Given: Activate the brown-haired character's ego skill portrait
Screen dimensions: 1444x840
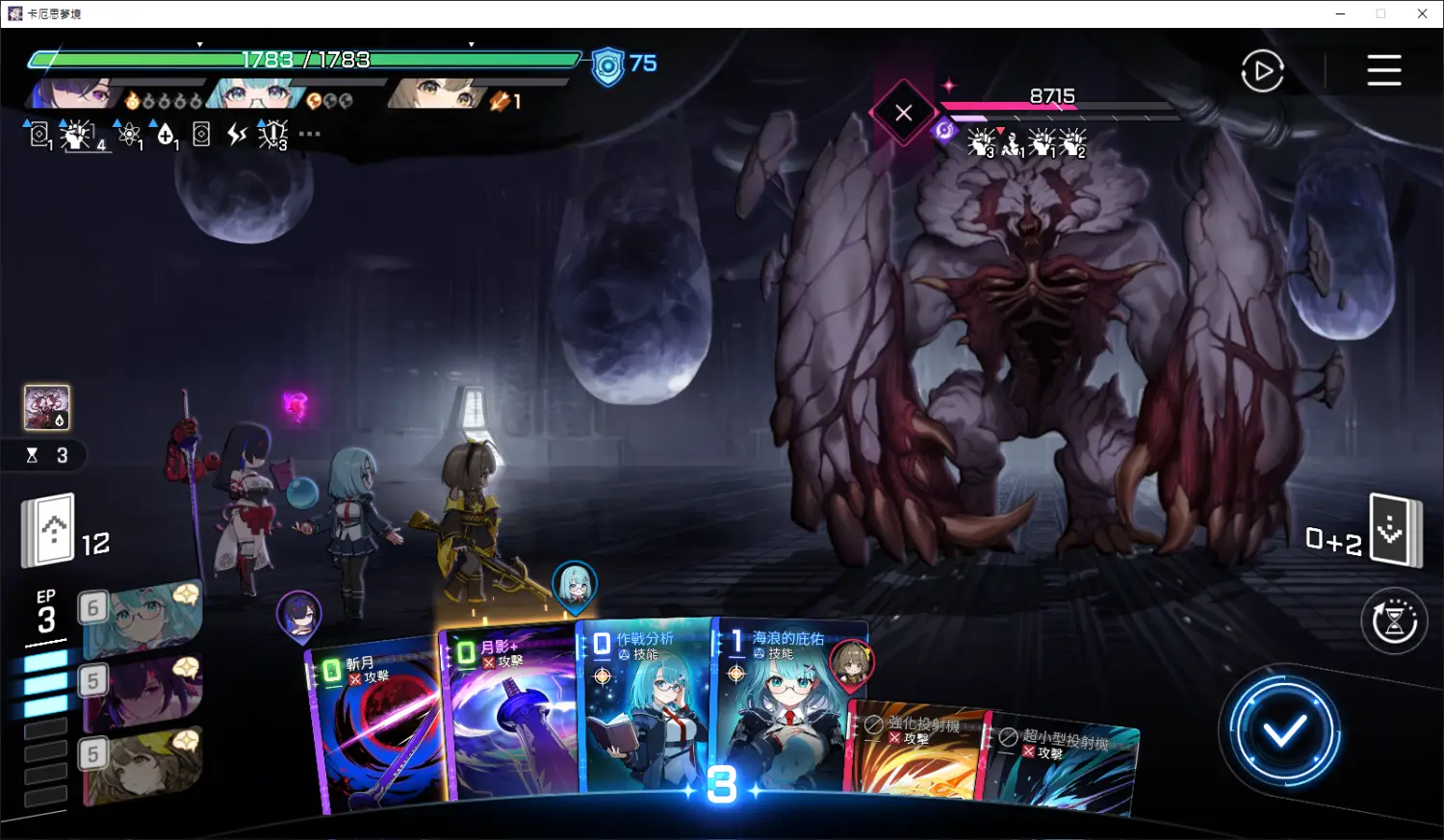Looking at the screenshot, I should [142, 765].
